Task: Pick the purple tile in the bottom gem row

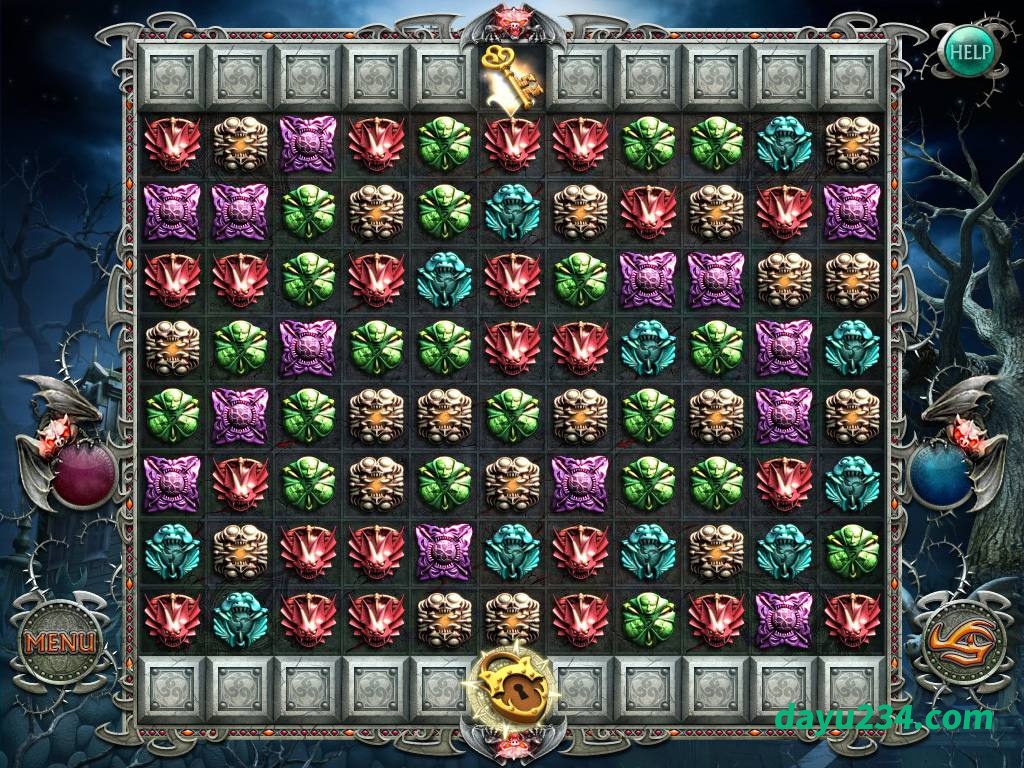Action: tap(783, 619)
